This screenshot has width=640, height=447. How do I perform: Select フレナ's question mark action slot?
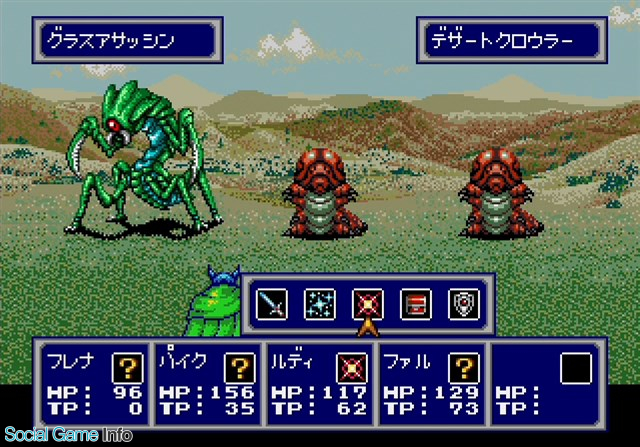(126, 368)
